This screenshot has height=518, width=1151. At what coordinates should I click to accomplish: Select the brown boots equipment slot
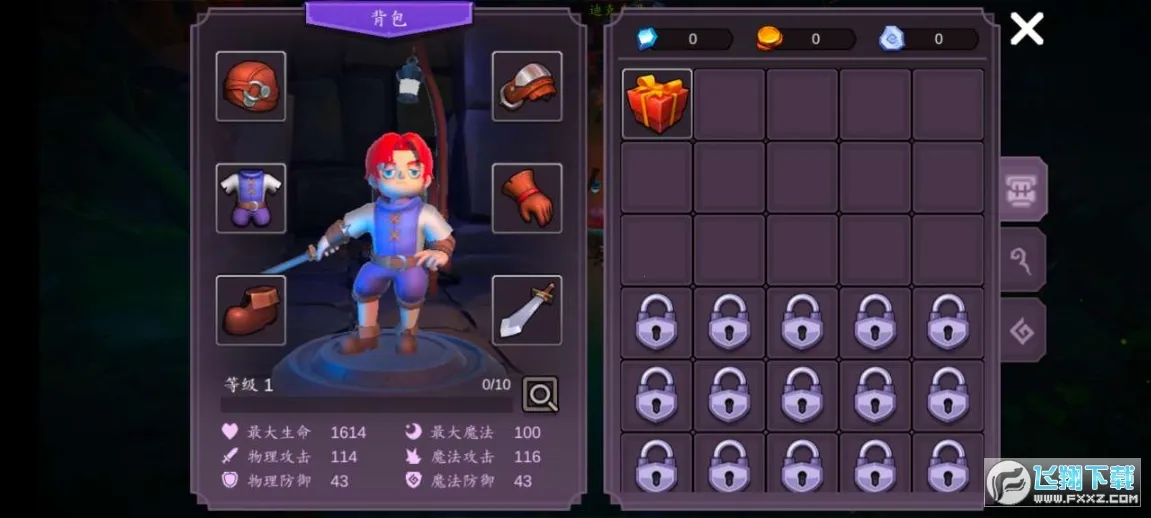(250, 310)
